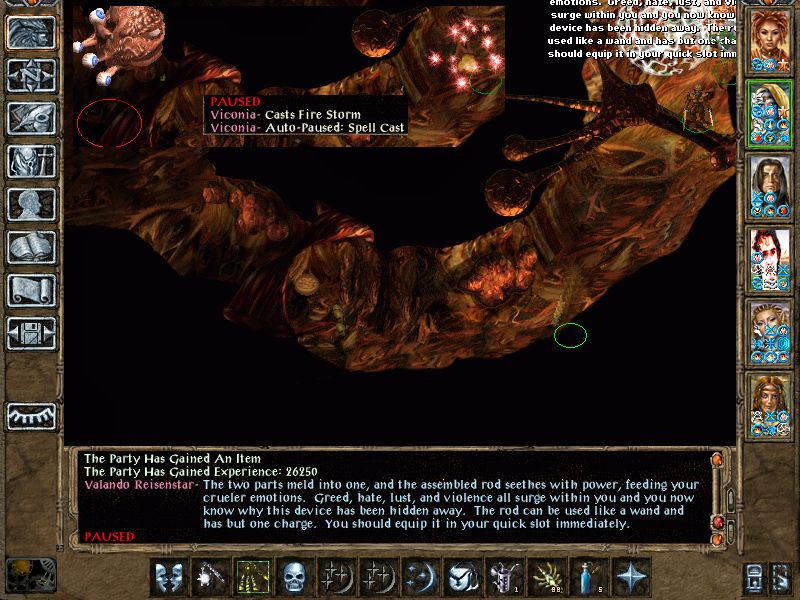Screen dimensions: 800x600
Task: Select Viconia's green-bordered hooded portrait
Action: coord(769,114)
